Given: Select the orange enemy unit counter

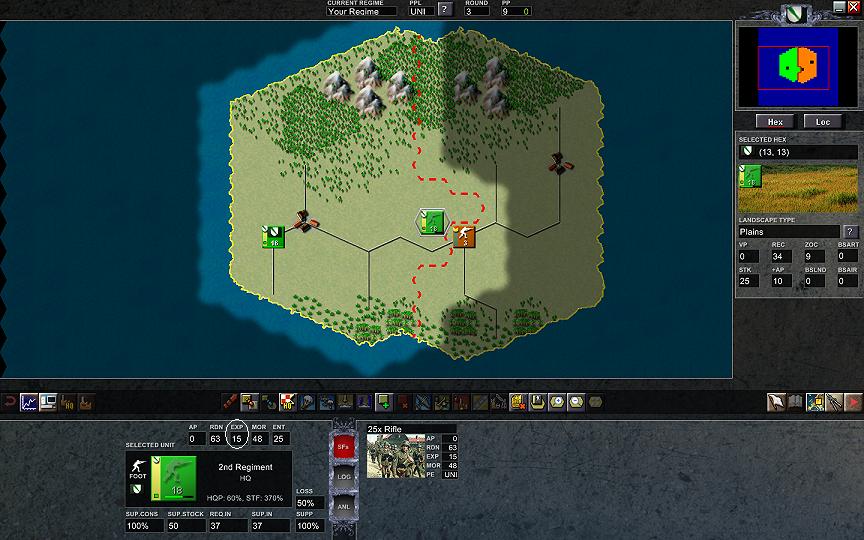Looking at the screenshot, I should [x=464, y=236].
